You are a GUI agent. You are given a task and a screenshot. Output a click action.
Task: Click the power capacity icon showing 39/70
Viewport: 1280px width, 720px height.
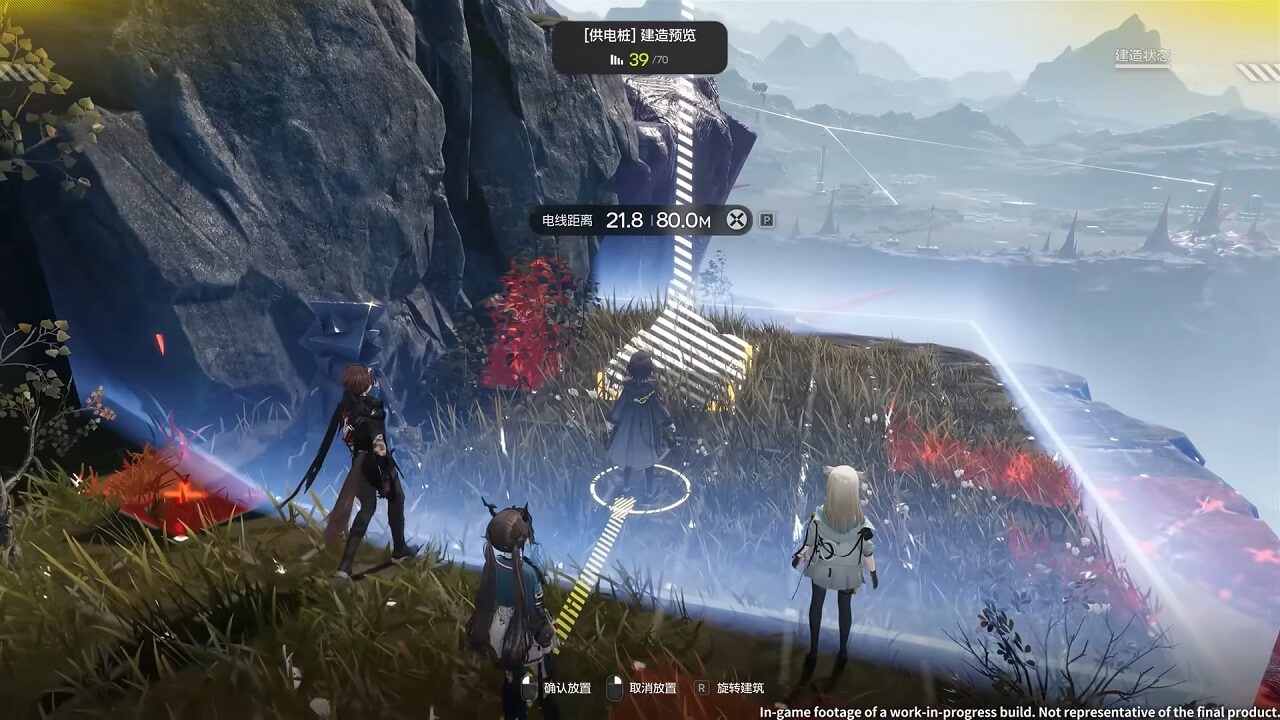click(x=616, y=58)
